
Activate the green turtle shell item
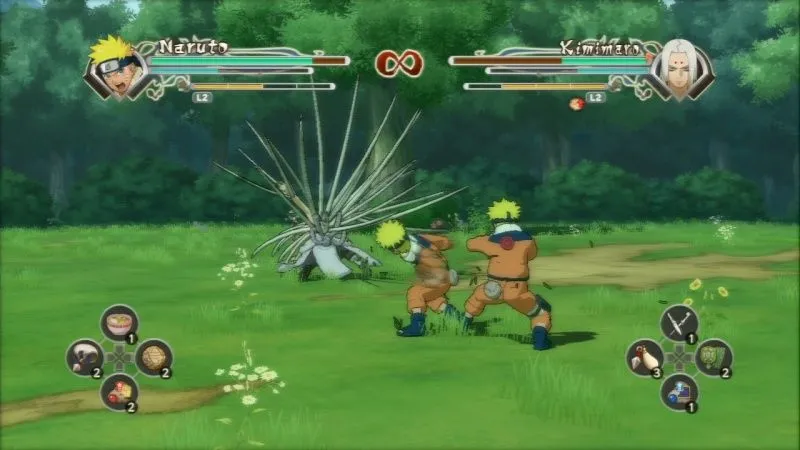714,357
